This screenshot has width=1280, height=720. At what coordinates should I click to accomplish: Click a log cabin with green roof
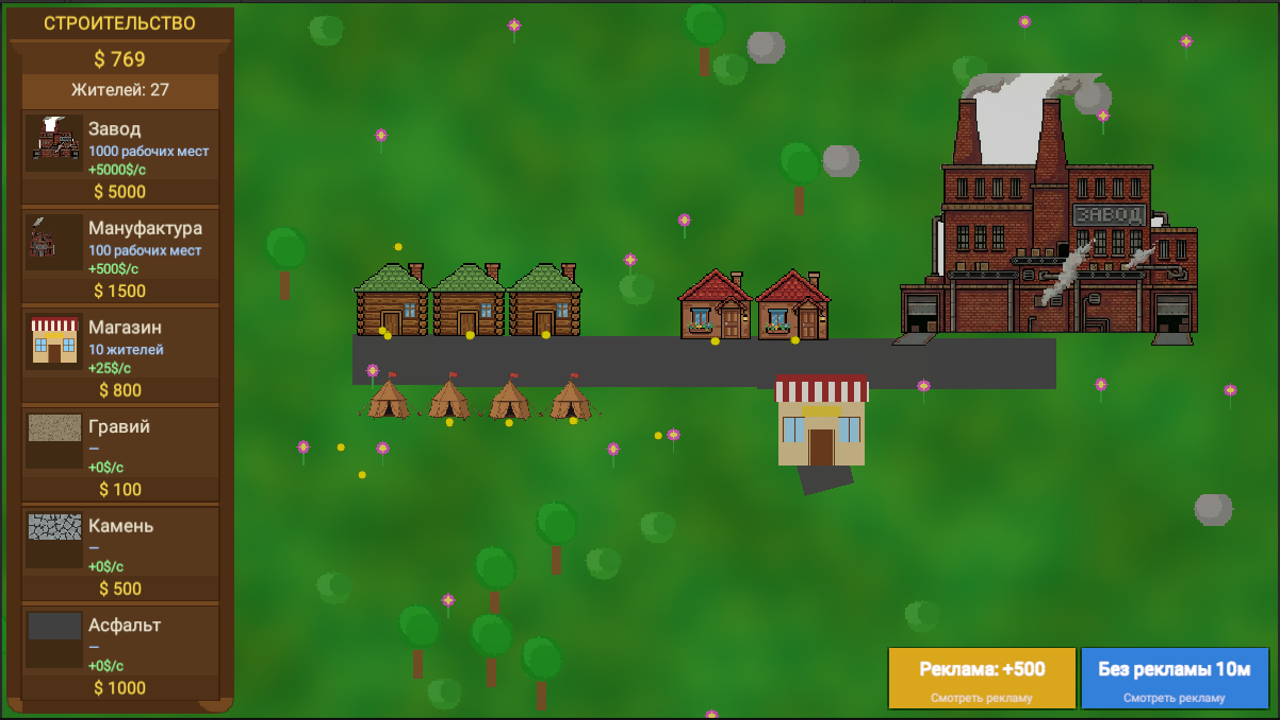[390, 300]
